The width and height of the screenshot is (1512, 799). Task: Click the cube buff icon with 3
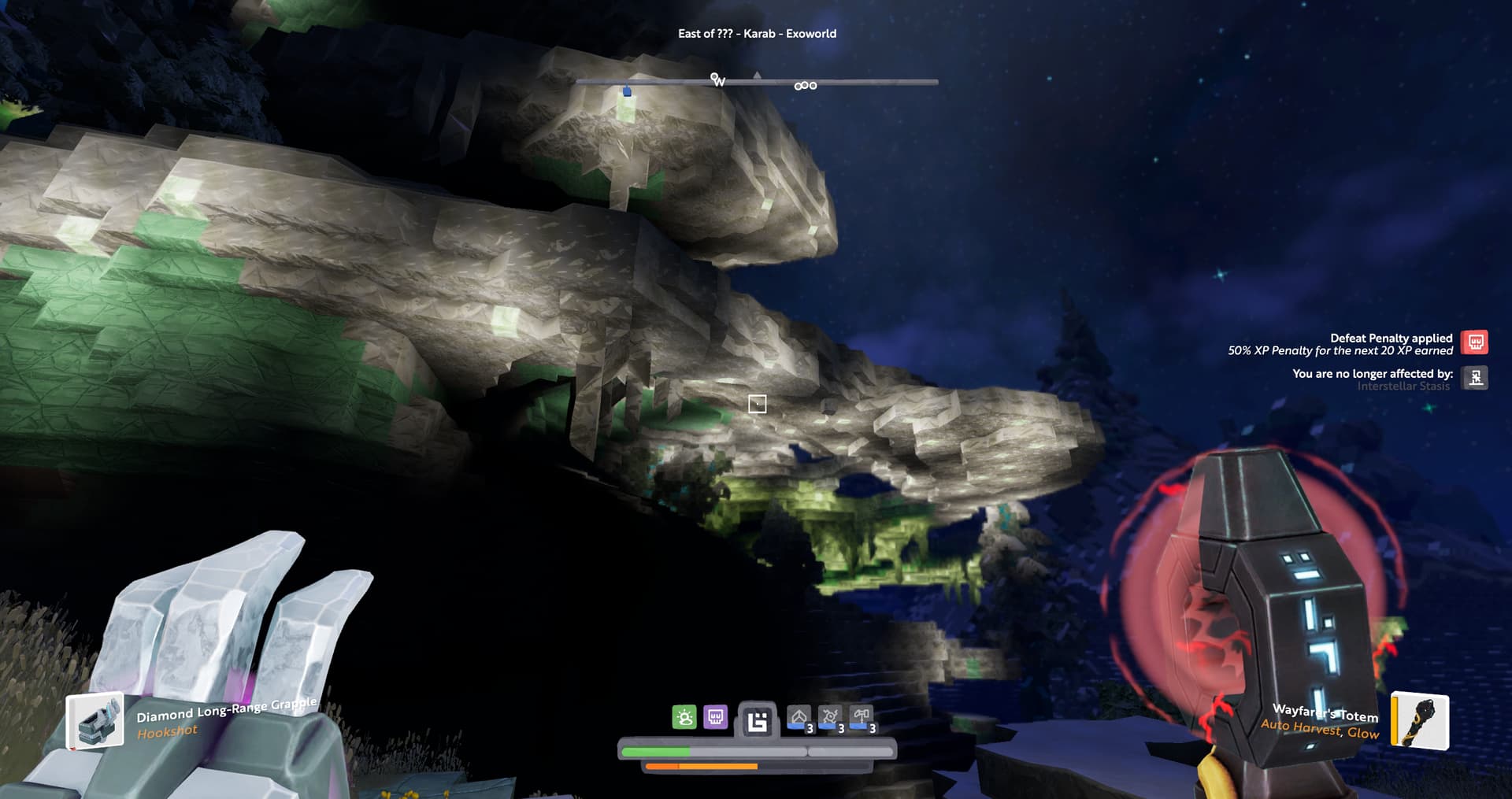799,718
